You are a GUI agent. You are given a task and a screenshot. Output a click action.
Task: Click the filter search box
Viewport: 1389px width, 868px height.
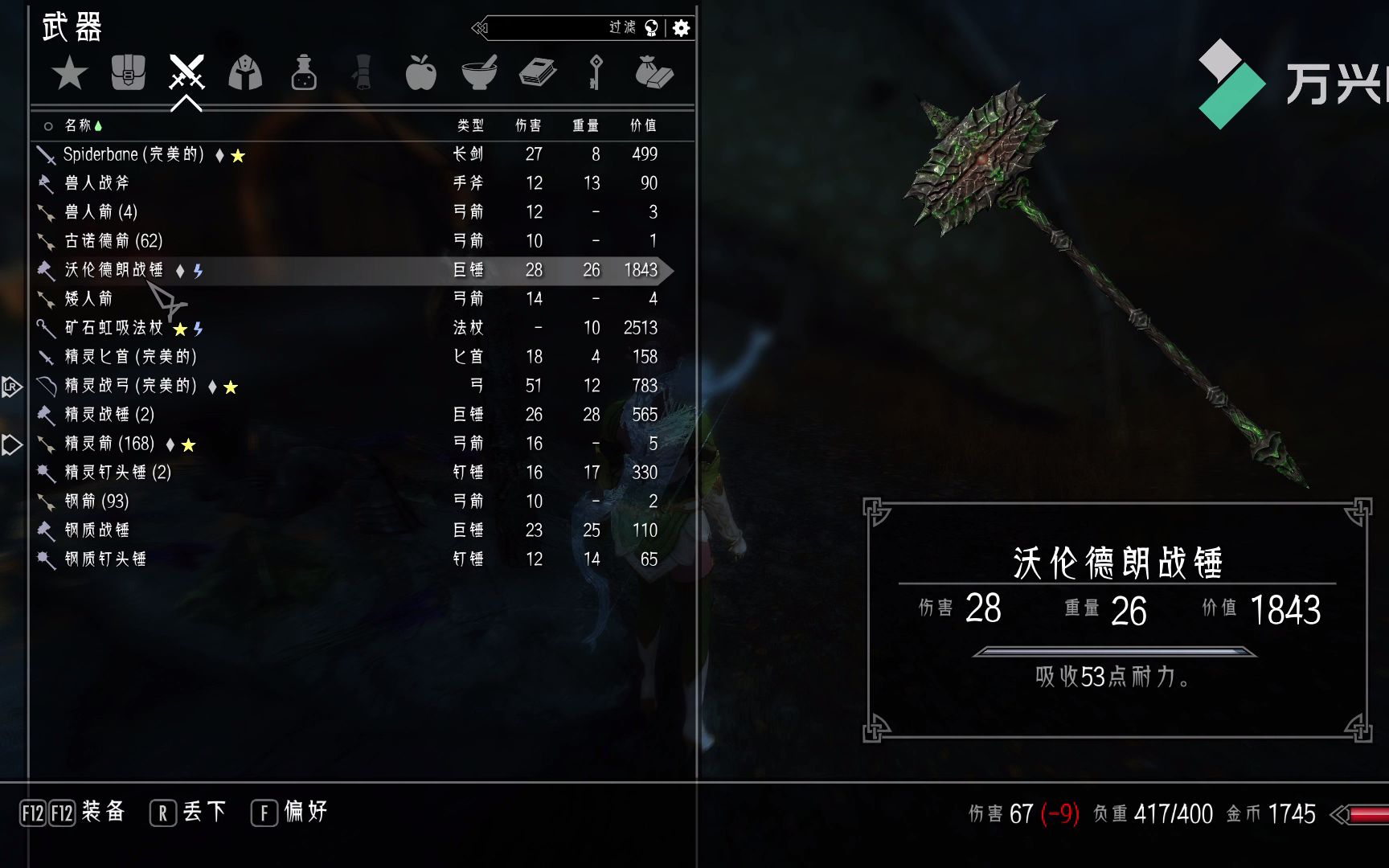(x=555, y=28)
